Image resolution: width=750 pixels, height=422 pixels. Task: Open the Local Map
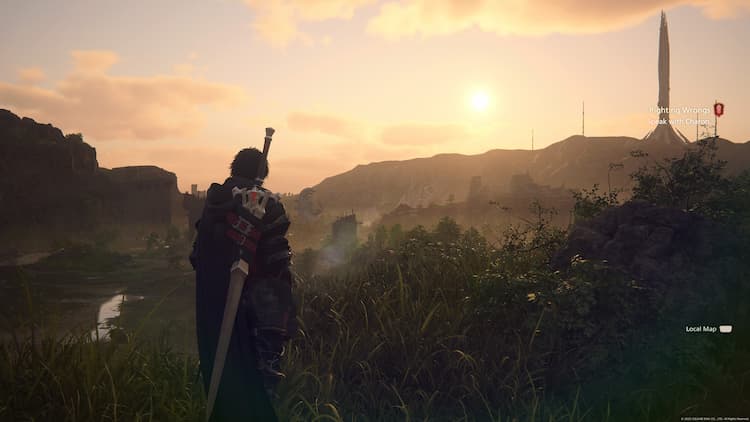pyautogui.click(x=708, y=328)
